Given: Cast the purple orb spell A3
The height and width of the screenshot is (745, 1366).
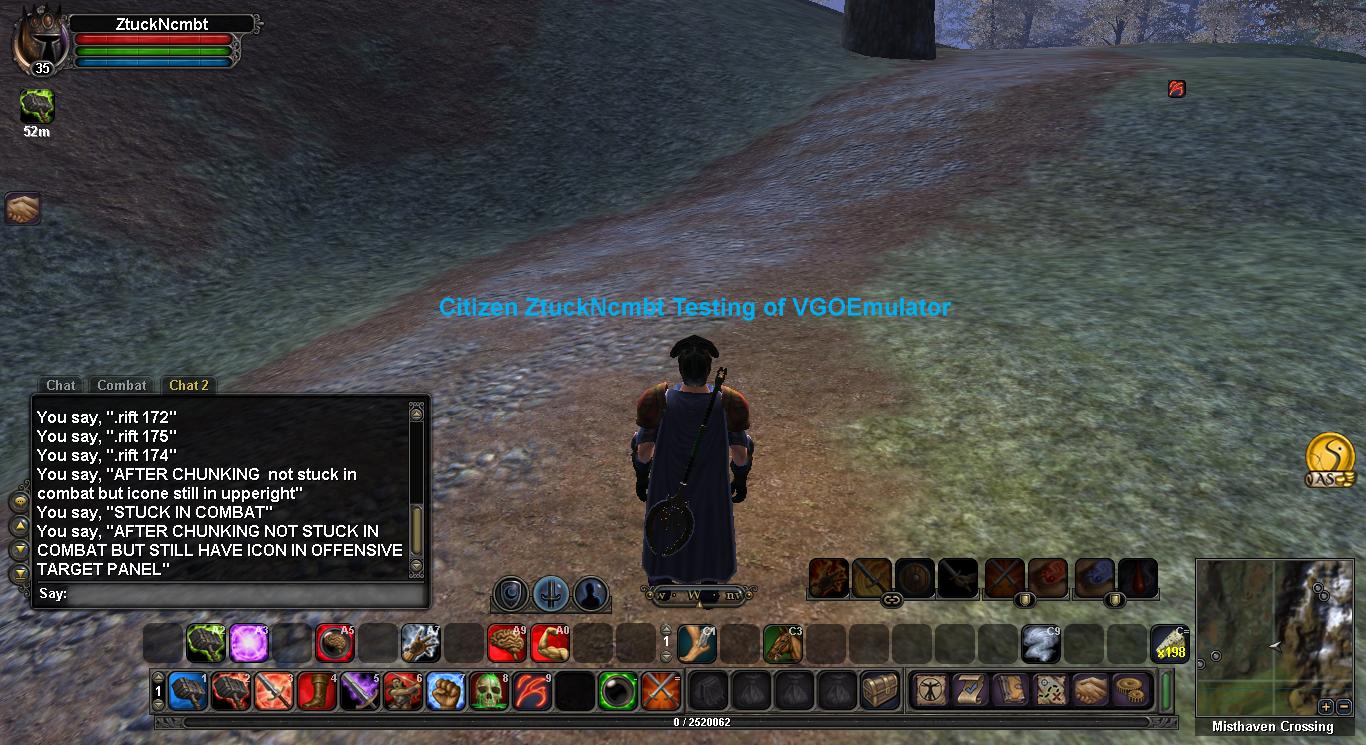Looking at the screenshot, I should point(249,643).
